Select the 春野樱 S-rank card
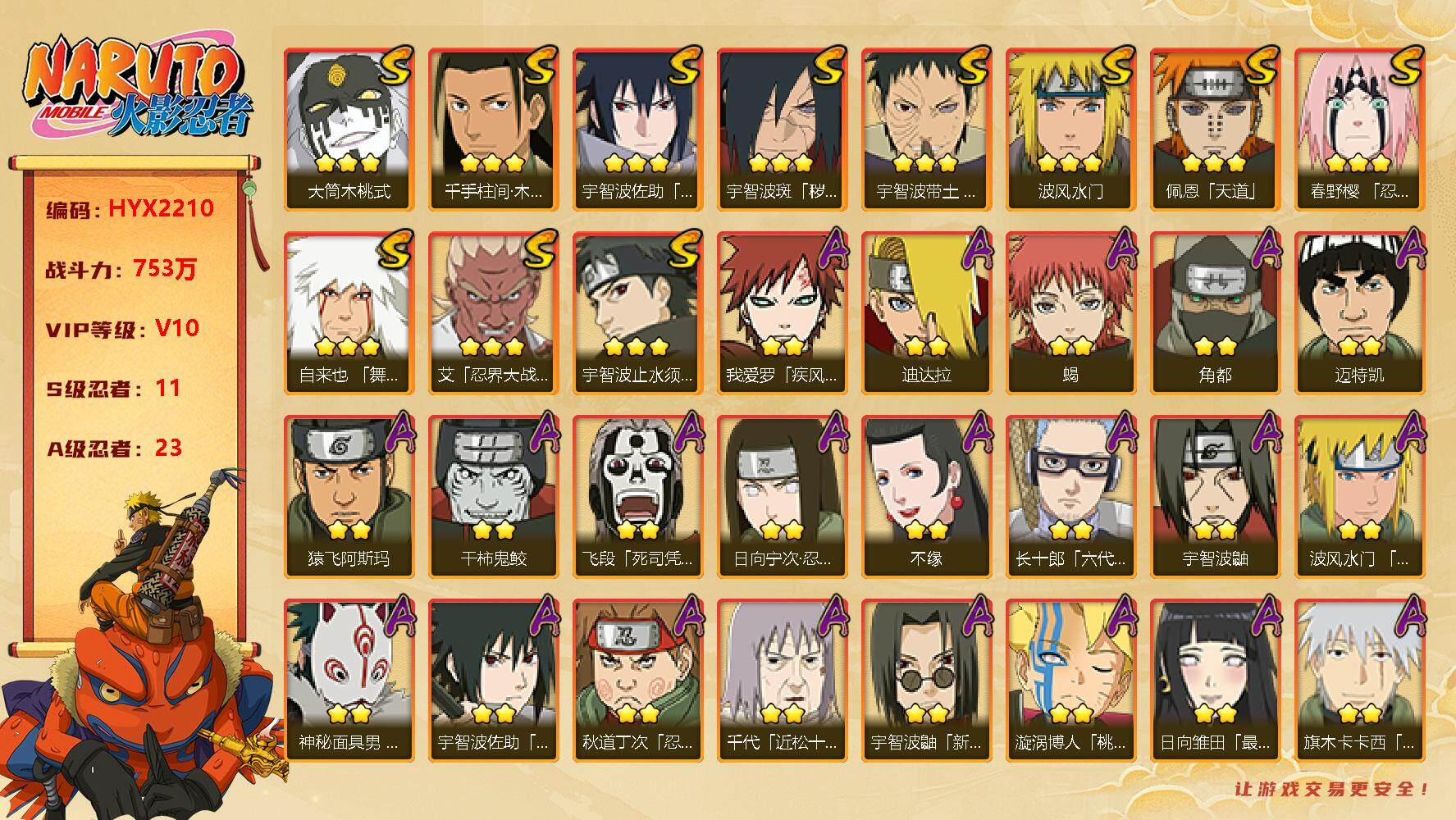Viewport: 1456px width, 820px height. pyautogui.click(x=1359, y=129)
